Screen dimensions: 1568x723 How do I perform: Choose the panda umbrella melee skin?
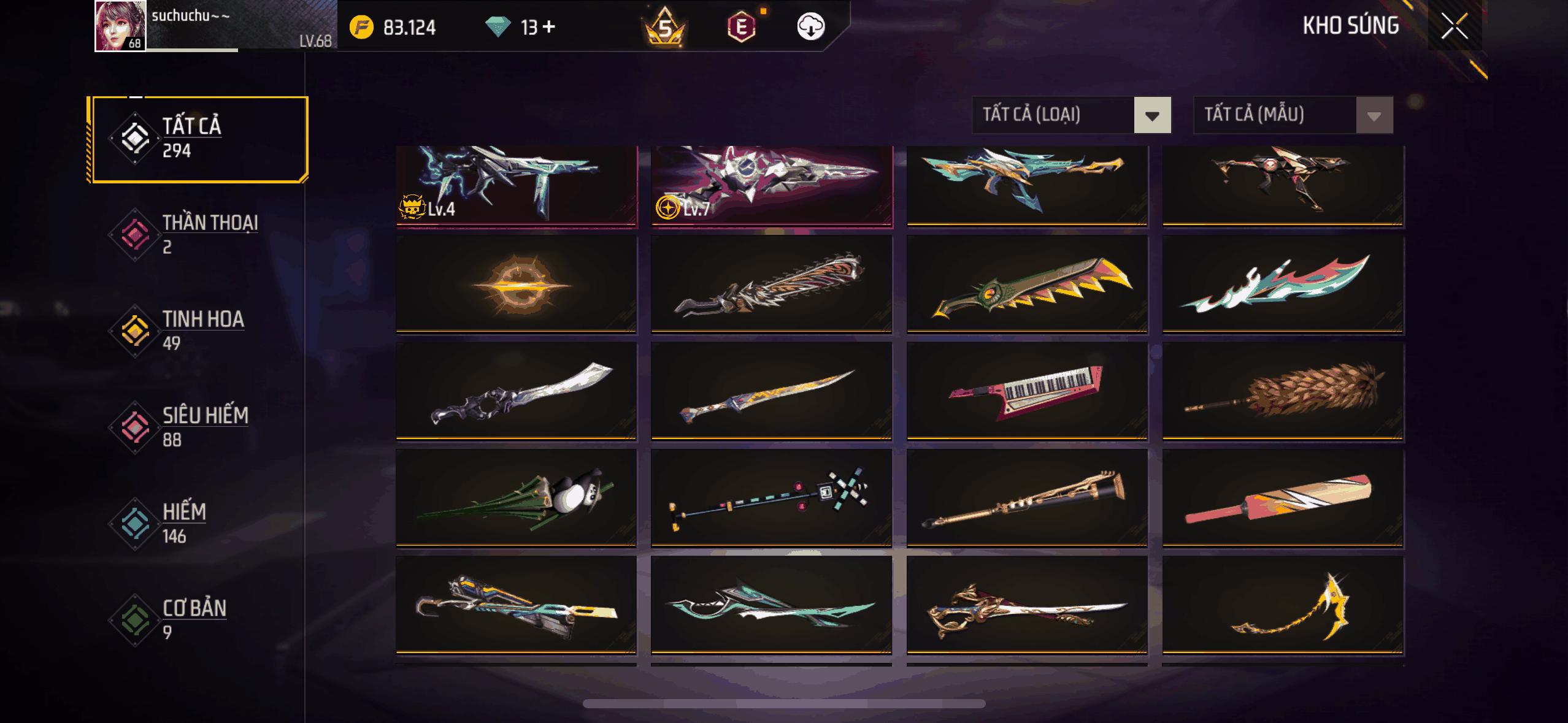[x=516, y=497]
